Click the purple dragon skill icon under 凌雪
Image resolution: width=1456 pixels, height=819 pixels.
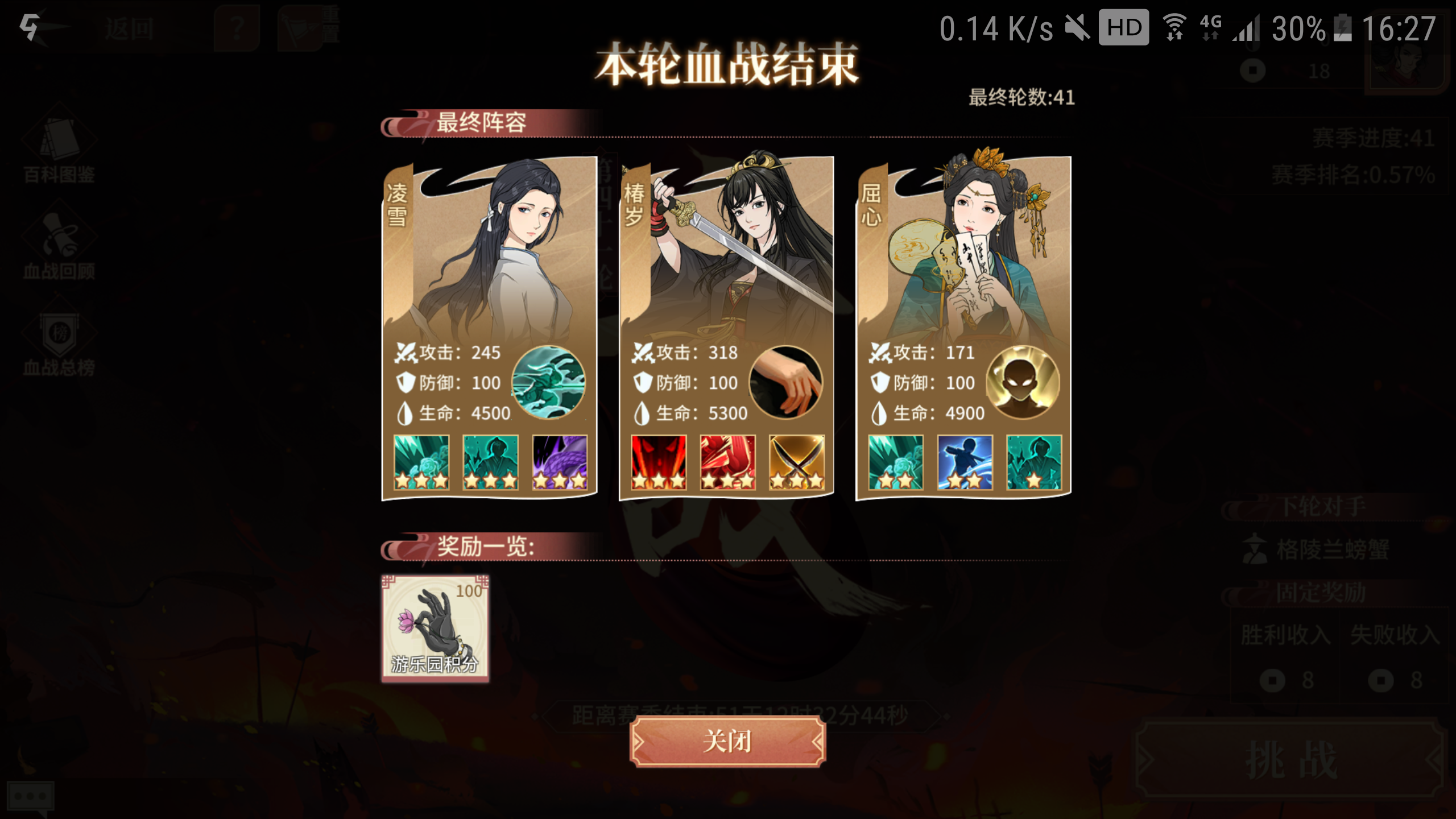point(560,464)
